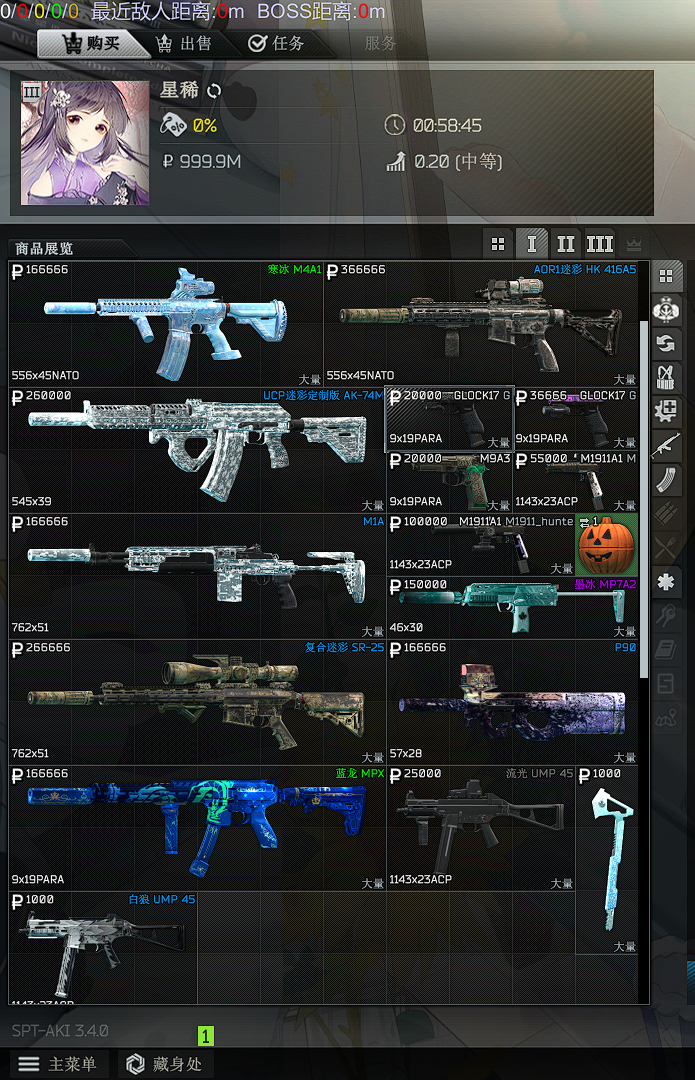Open the 任务 (Tasks) tab
This screenshot has height=1080, width=695.
click(x=277, y=44)
